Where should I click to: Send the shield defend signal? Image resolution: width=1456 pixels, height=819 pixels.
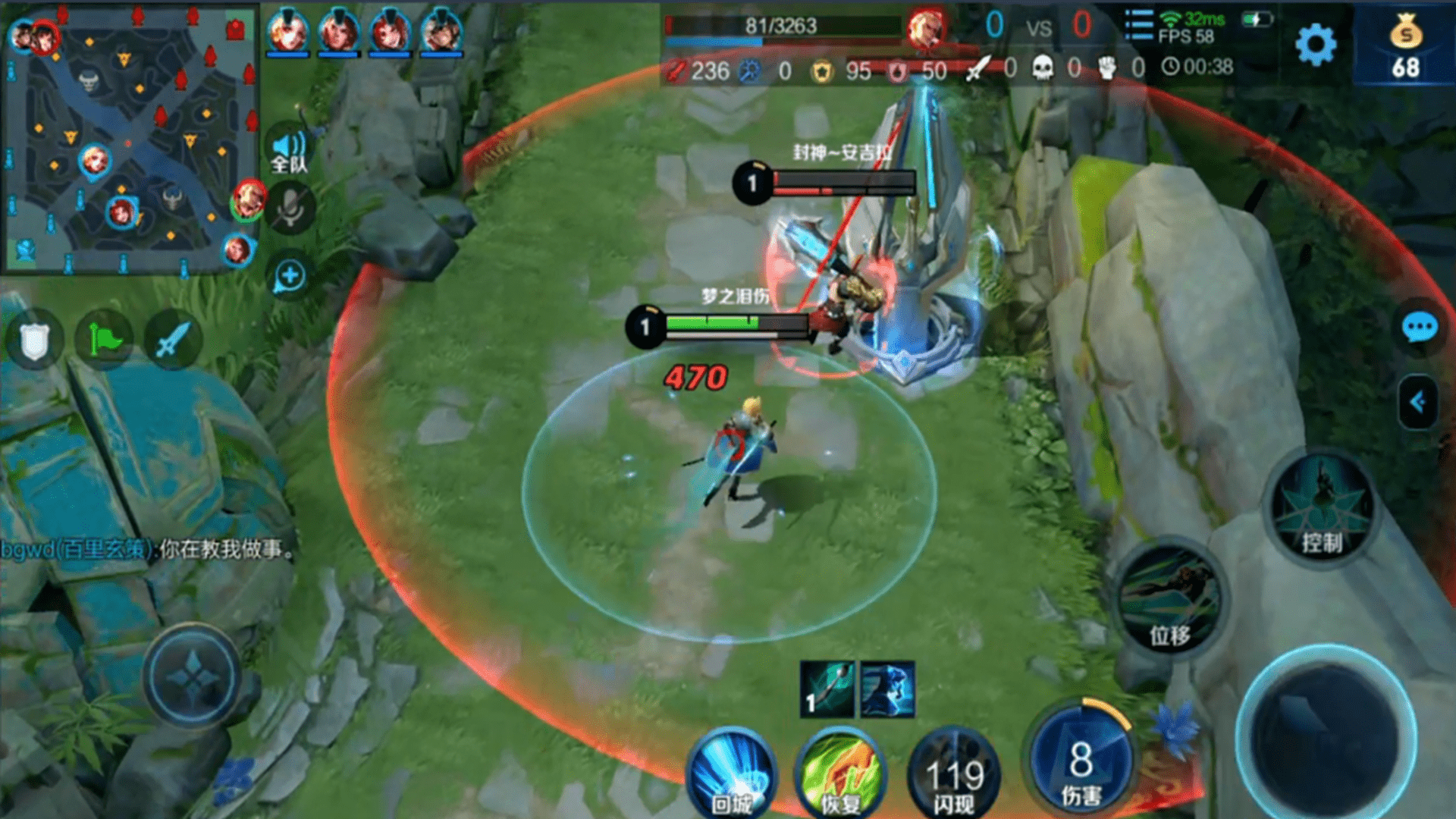(34, 340)
